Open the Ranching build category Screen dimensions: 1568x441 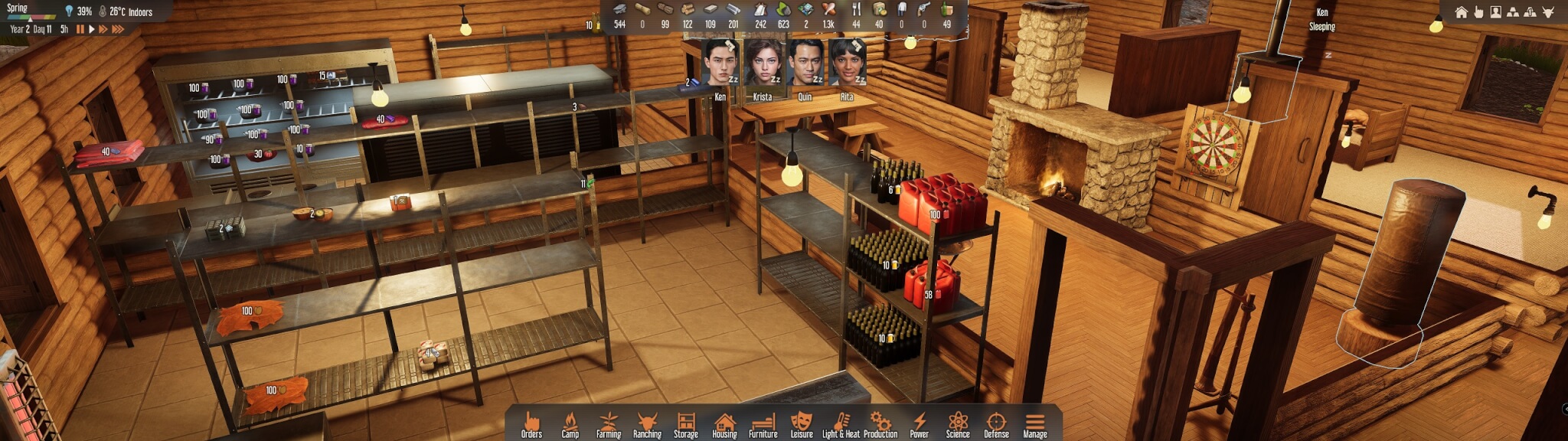click(x=647, y=424)
